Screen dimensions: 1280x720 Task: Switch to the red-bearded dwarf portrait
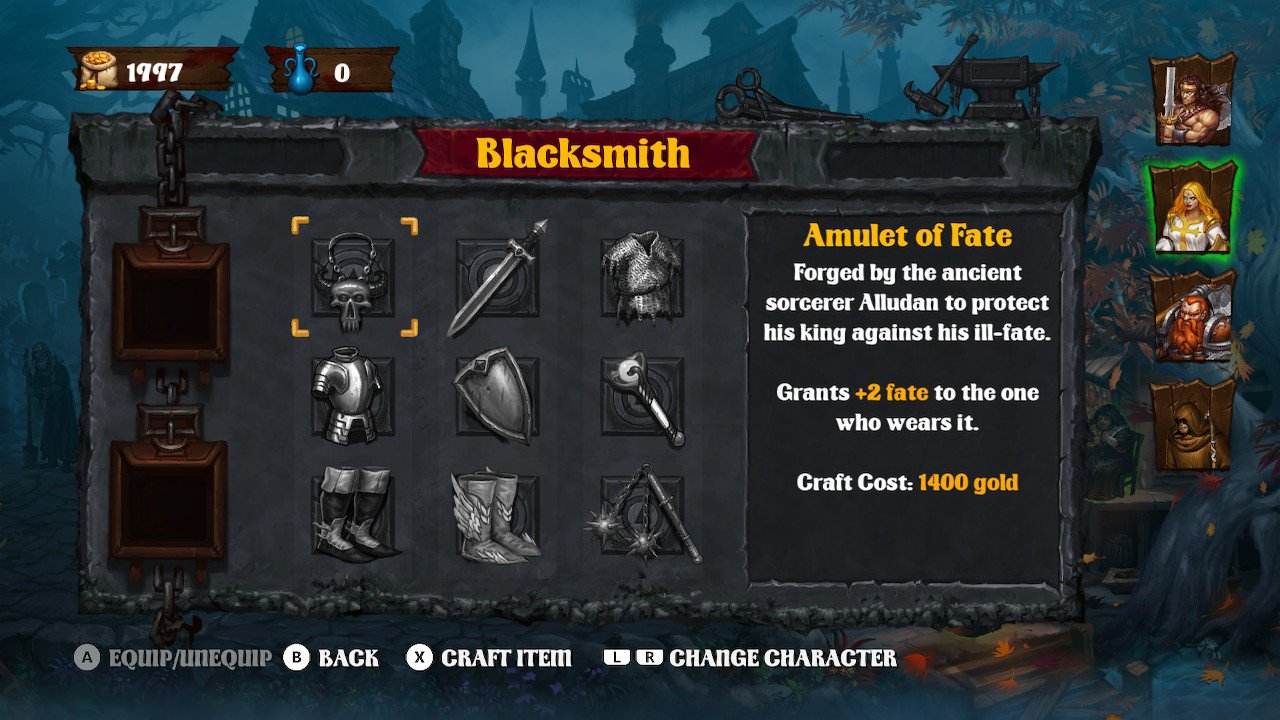(1192, 316)
